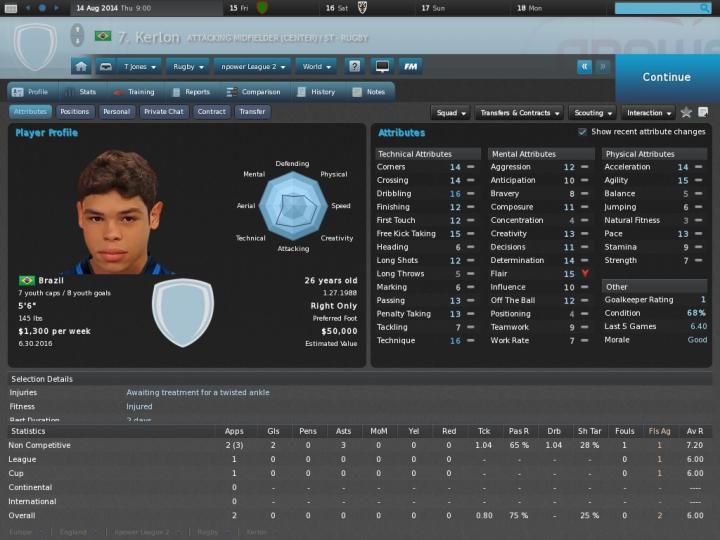Toggle Show recent attribute changes checkbox
Image resolution: width=720 pixels, height=540 pixels.
pos(582,132)
